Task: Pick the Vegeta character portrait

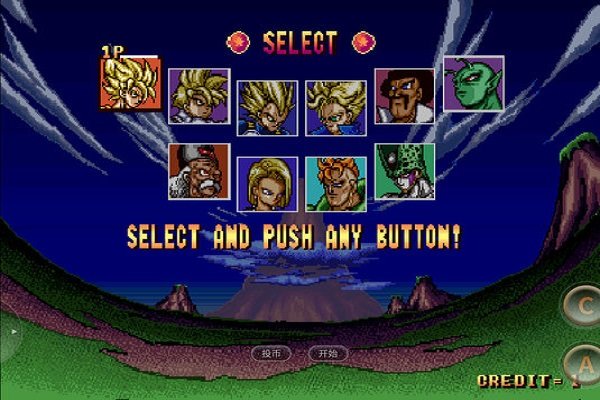Action: click(x=267, y=108)
